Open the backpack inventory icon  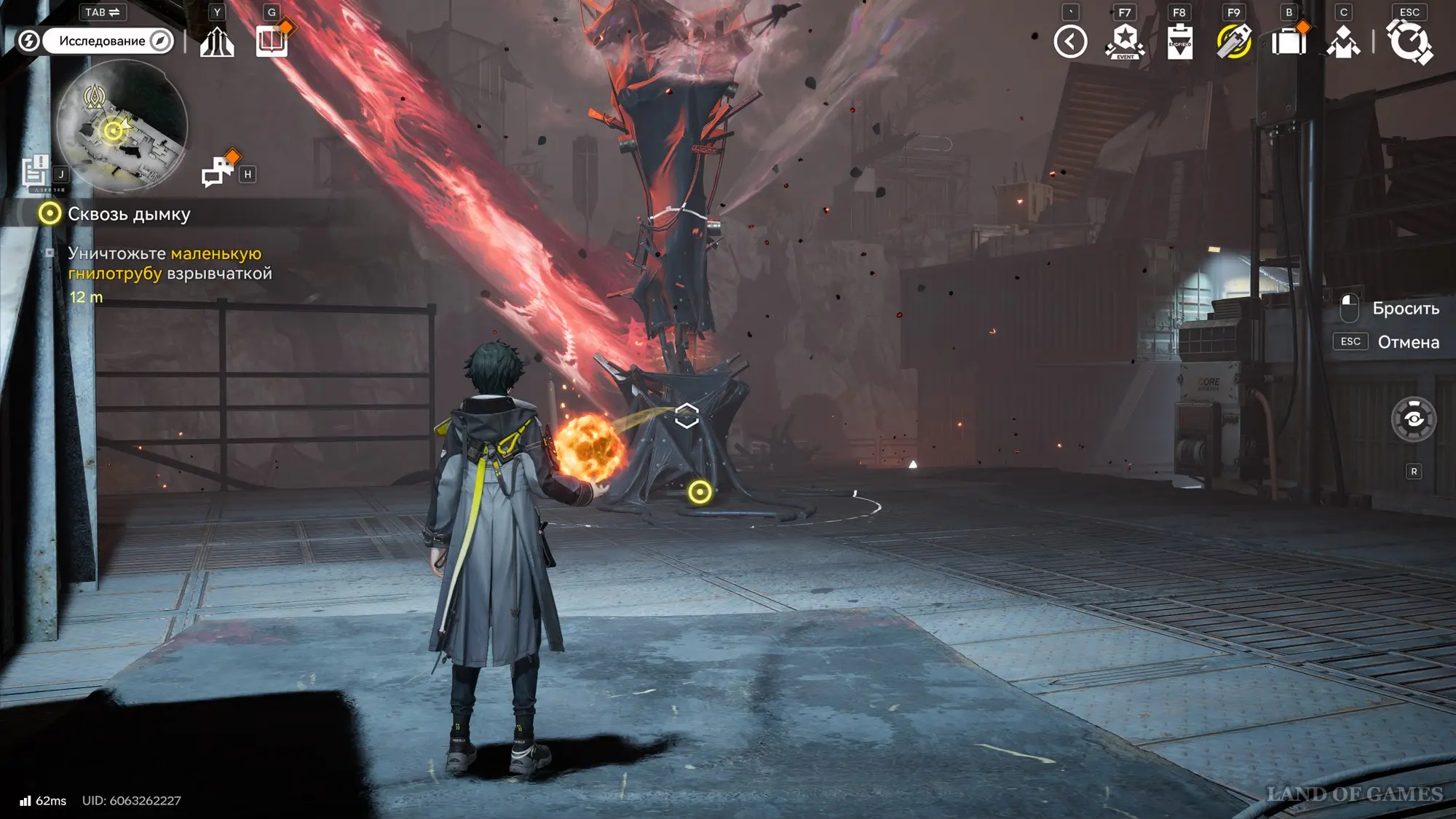[1289, 41]
